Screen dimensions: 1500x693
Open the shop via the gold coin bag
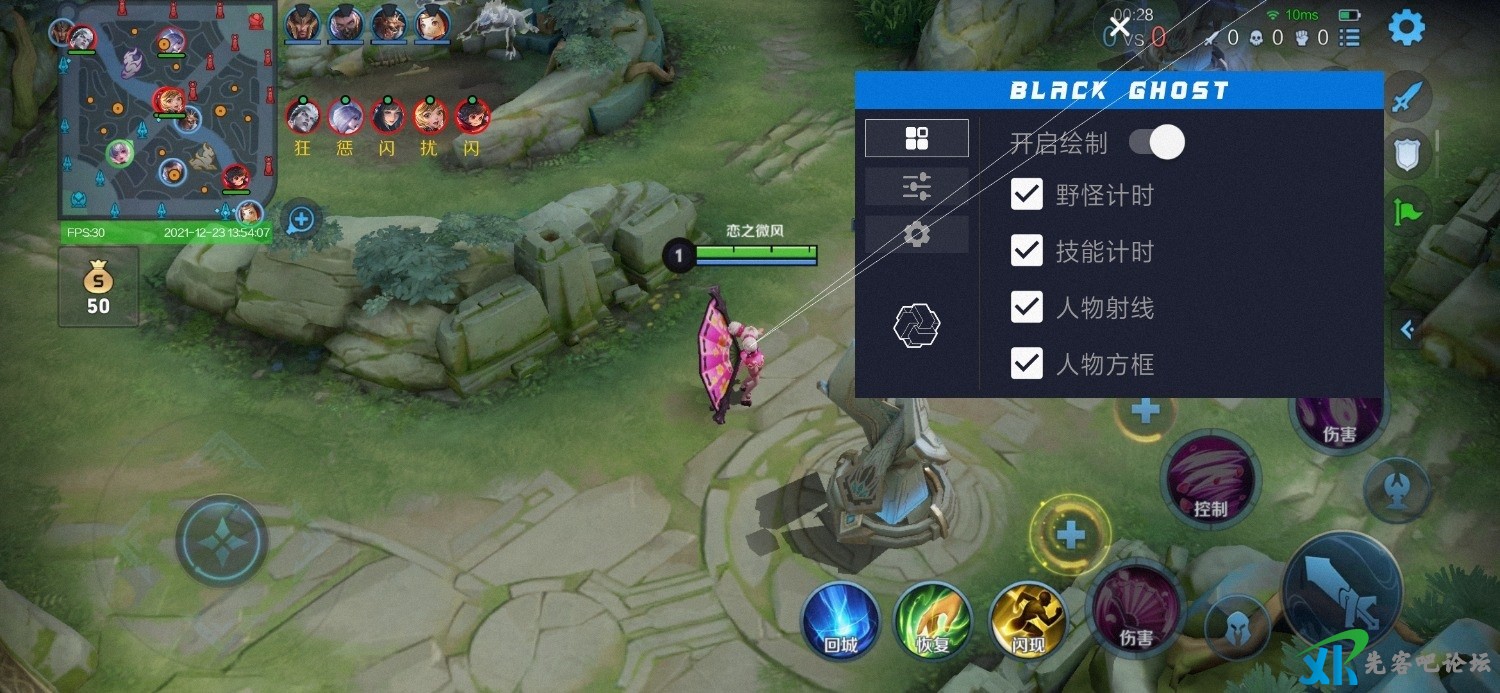click(x=98, y=287)
